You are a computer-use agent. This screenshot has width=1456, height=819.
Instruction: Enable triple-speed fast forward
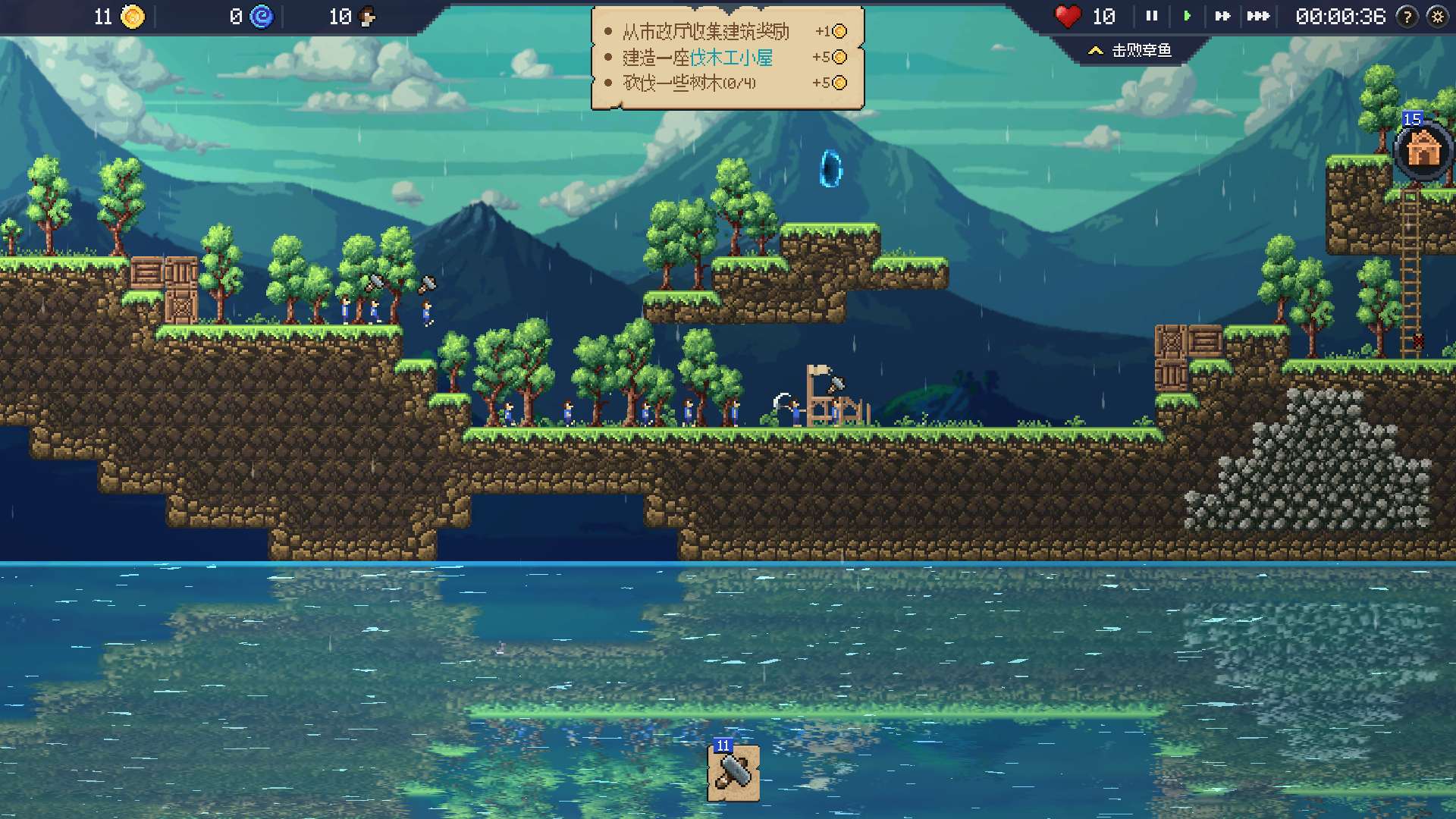point(1260,15)
